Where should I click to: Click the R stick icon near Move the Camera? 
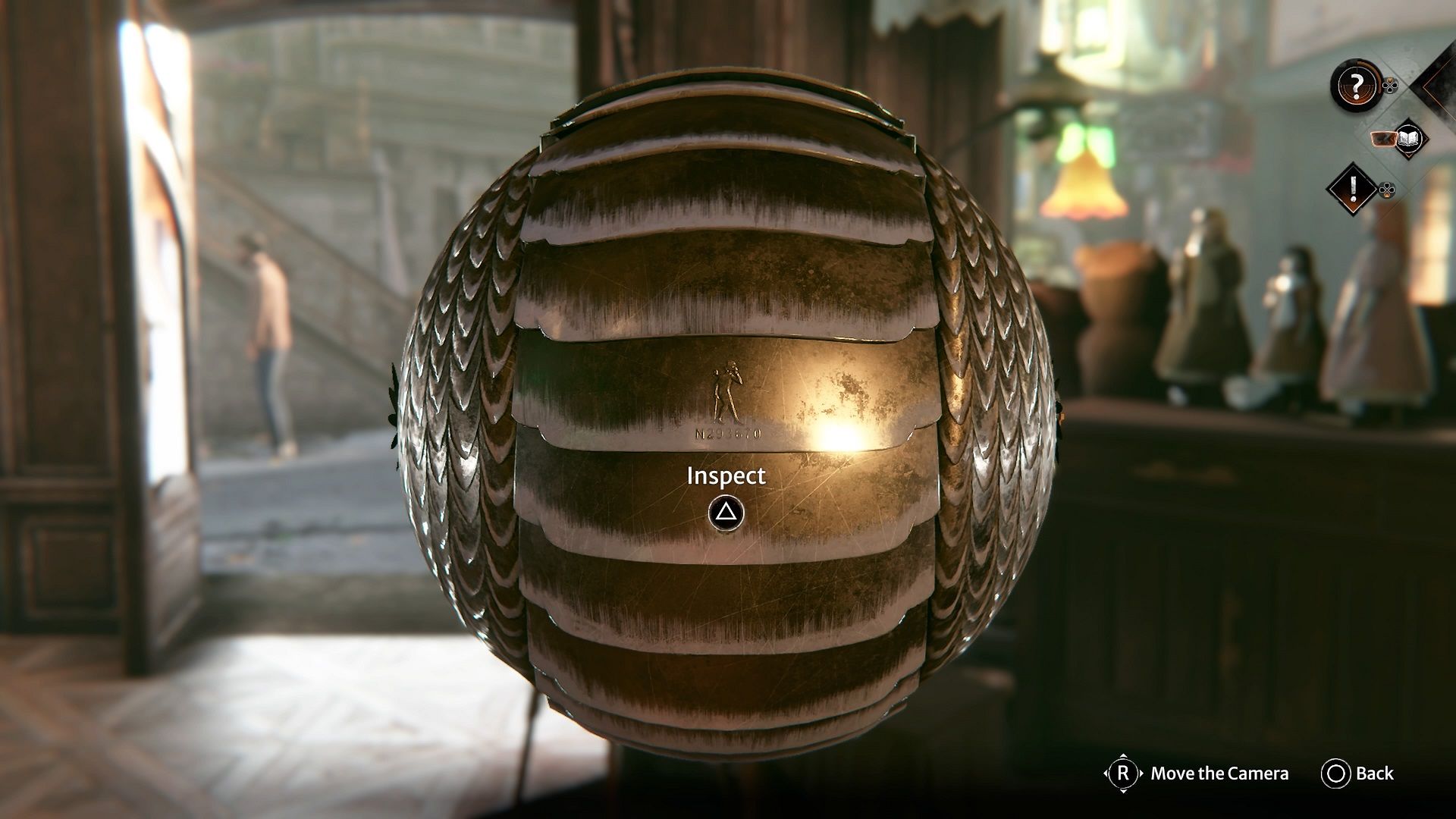1124,775
